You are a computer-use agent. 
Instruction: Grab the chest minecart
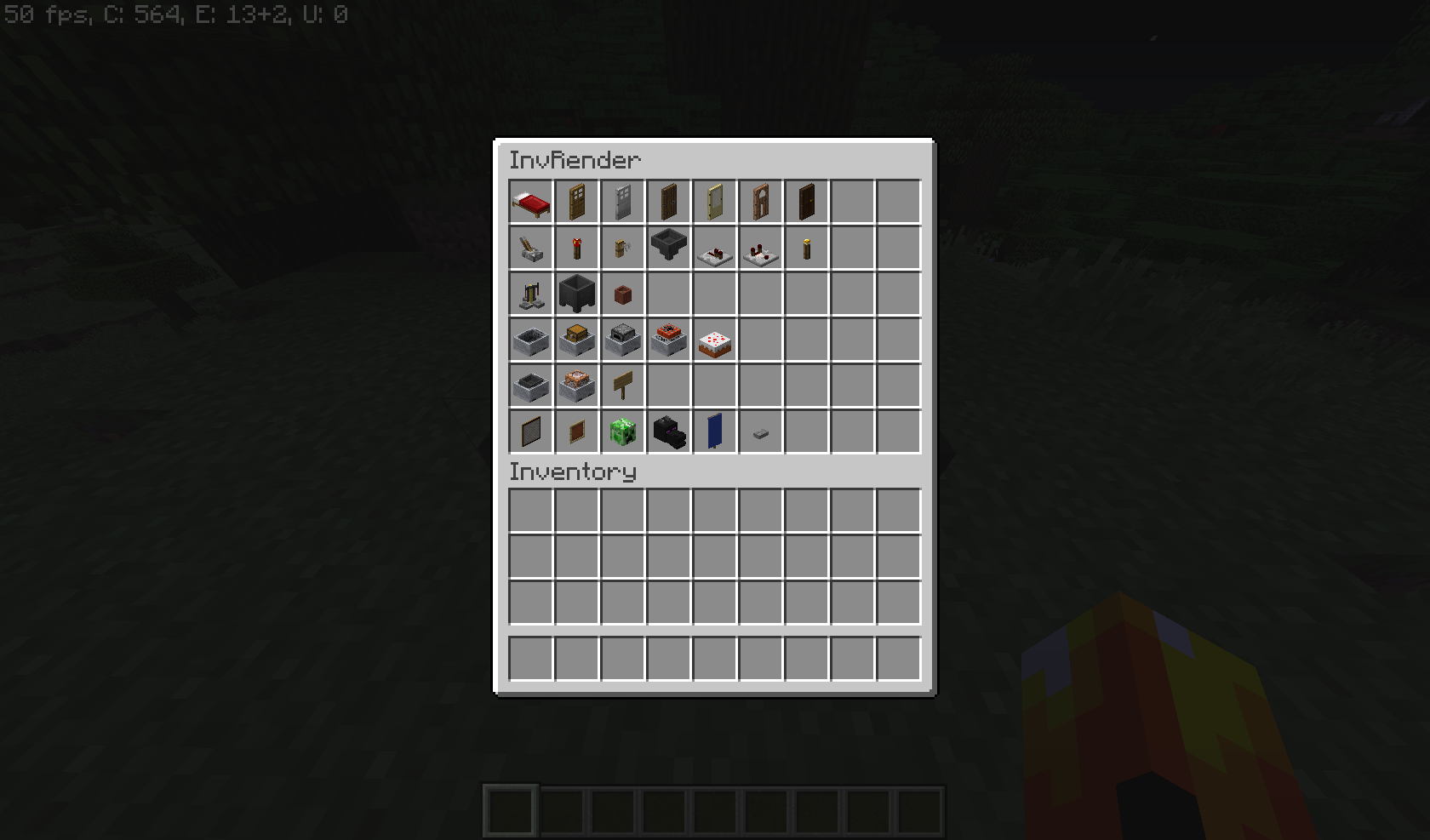pos(576,340)
